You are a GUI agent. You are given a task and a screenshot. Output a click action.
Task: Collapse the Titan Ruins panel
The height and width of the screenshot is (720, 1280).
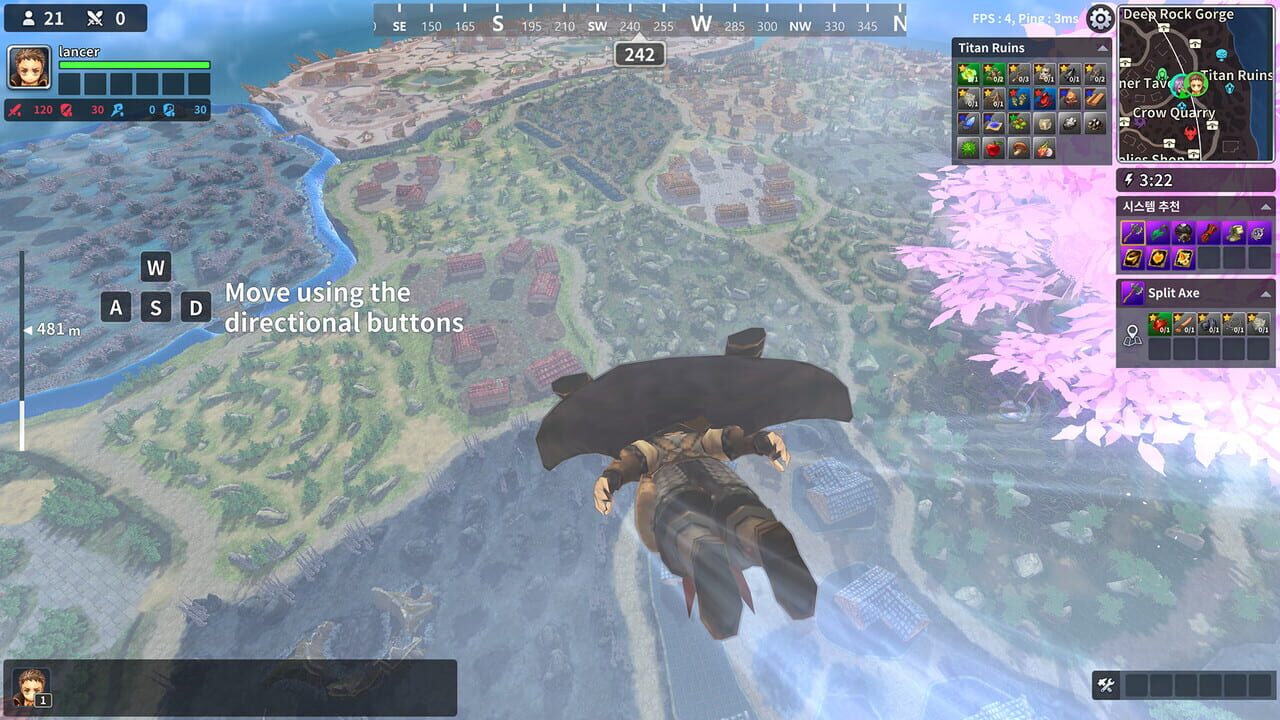(1102, 48)
